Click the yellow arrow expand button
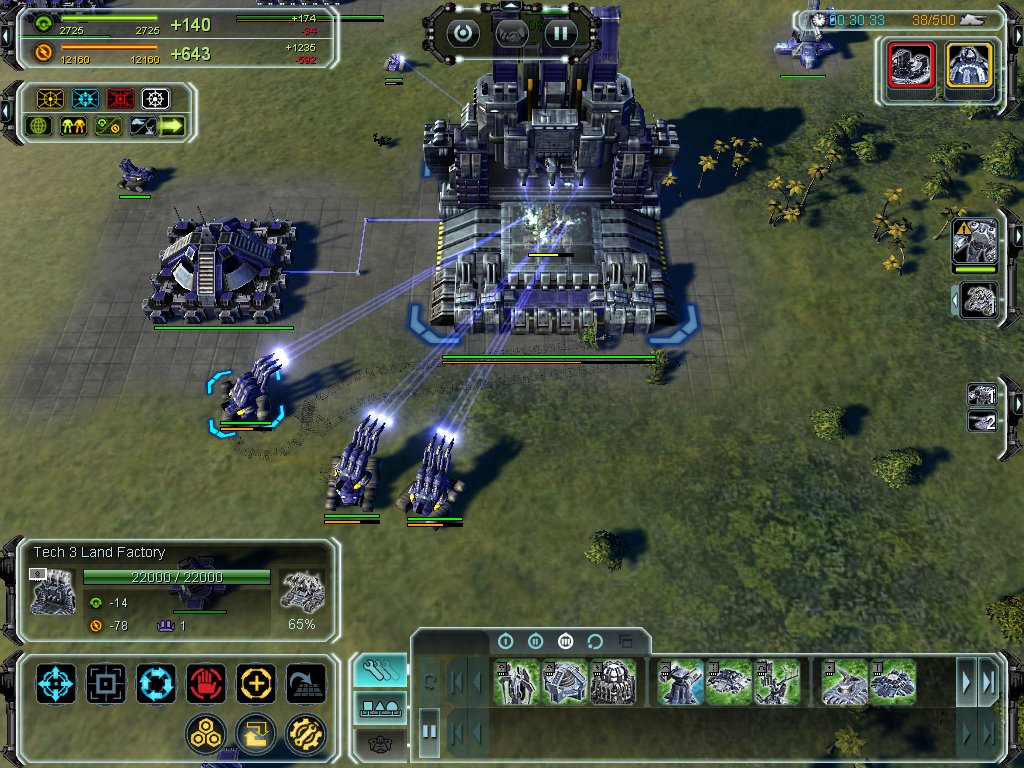This screenshot has width=1024, height=768. (x=172, y=126)
